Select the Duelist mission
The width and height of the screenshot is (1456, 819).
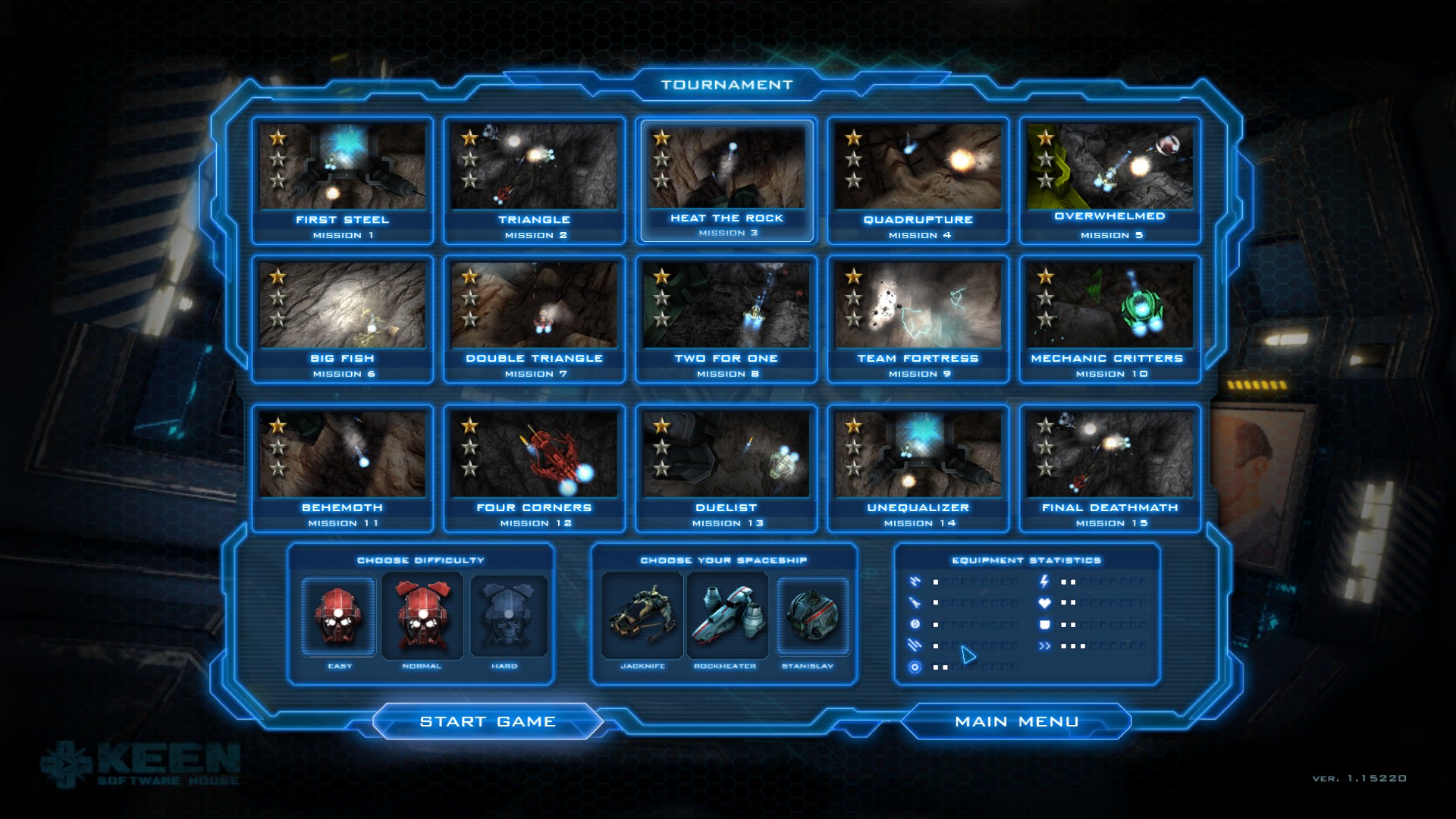726,468
